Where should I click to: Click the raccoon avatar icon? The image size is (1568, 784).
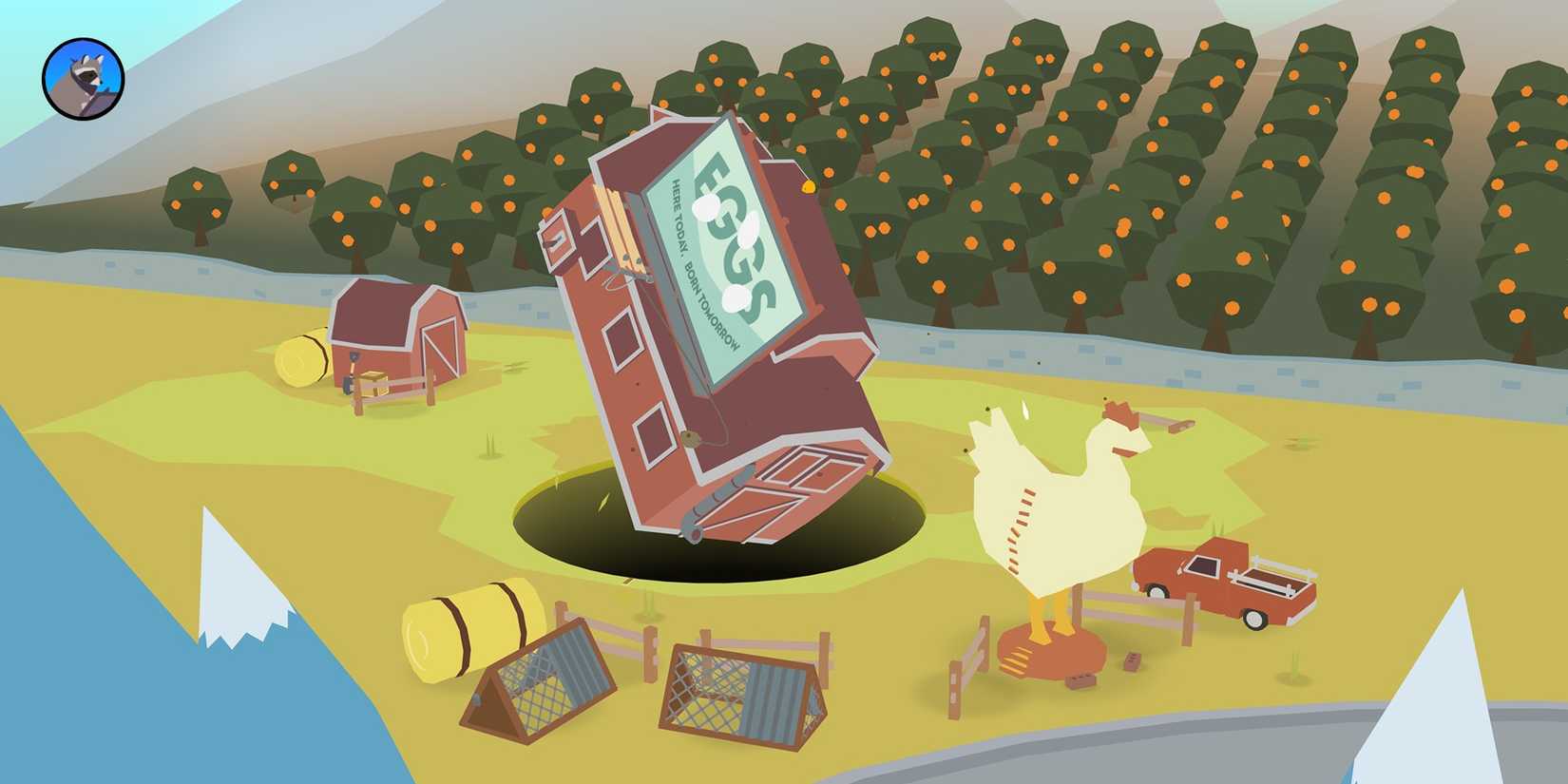click(x=81, y=78)
